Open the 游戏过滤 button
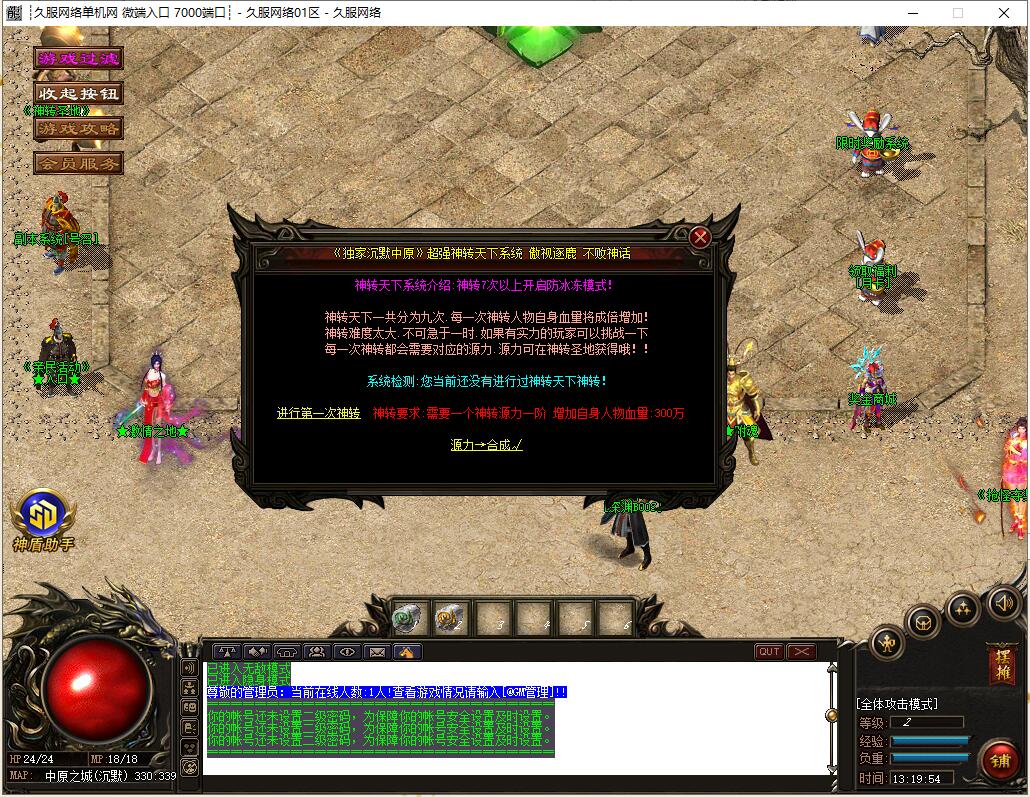The image size is (1030, 797). tap(78, 58)
